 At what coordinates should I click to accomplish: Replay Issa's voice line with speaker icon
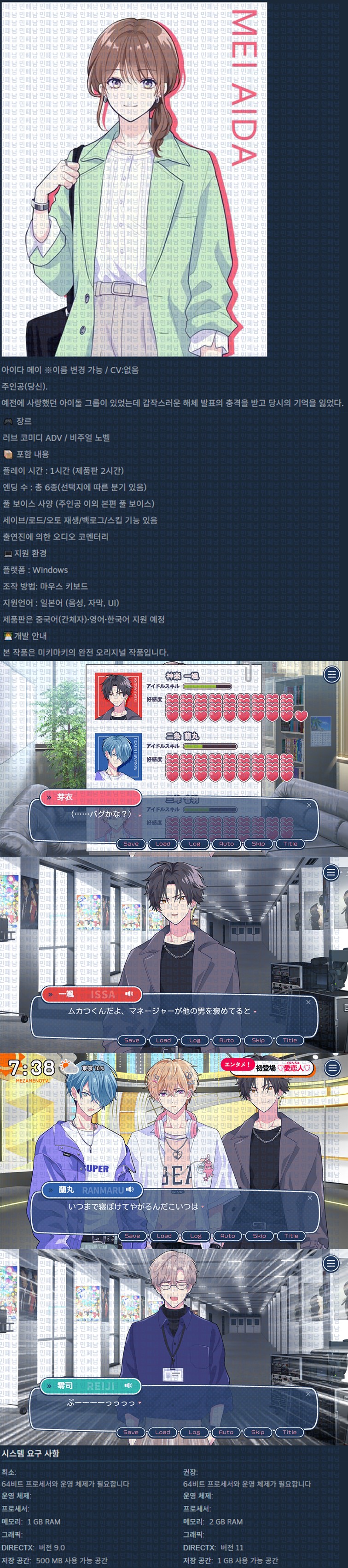[x=128, y=994]
